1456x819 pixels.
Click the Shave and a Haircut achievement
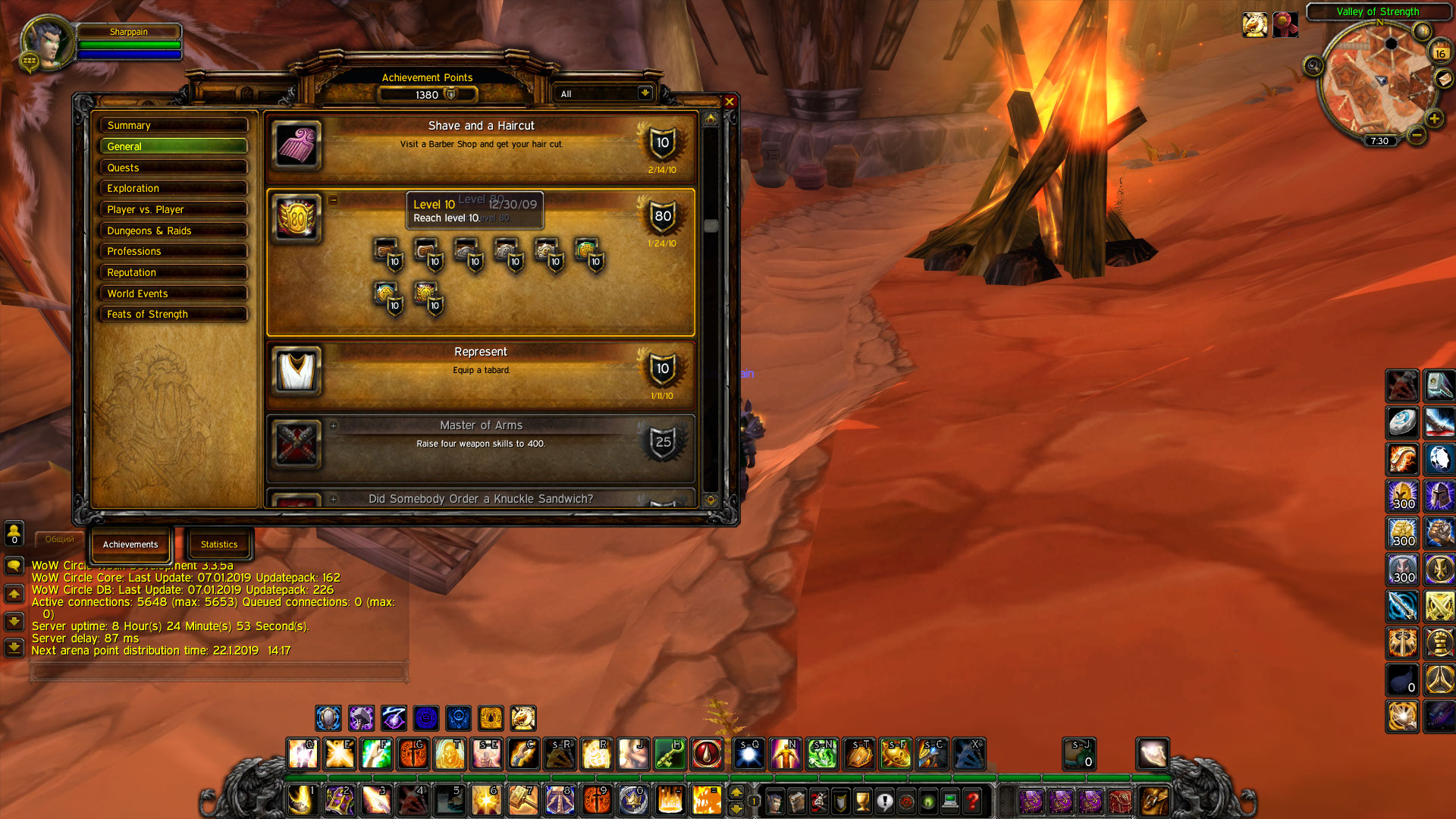481,146
